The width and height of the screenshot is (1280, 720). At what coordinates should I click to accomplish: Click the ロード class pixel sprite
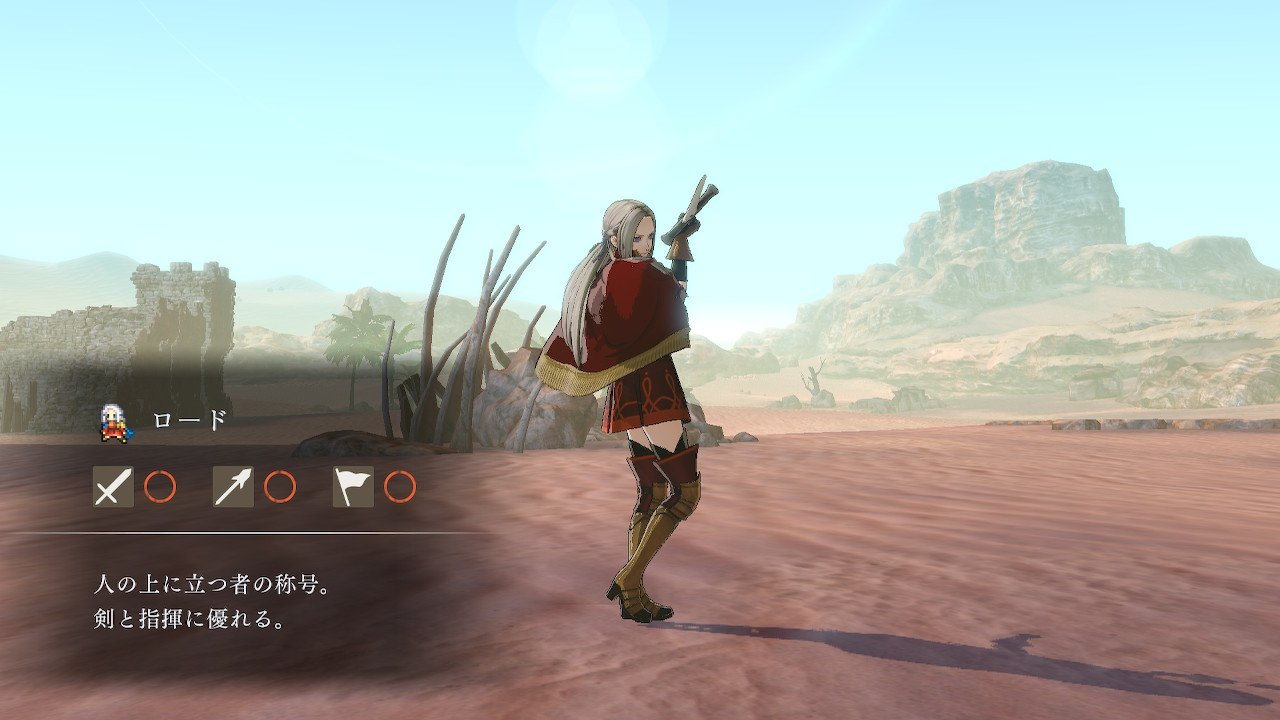(x=115, y=423)
